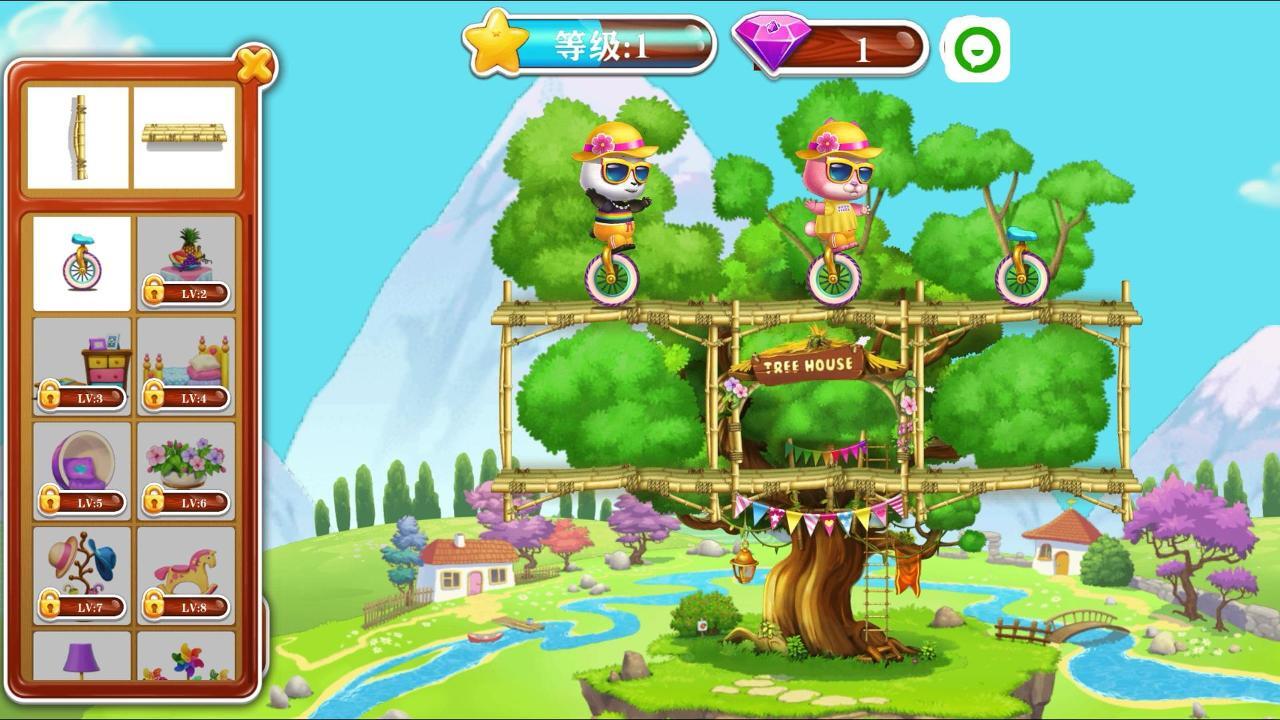Choose the colorful pinwheel item
This screenshot has height=720, width=1280.
click(186, 659)
